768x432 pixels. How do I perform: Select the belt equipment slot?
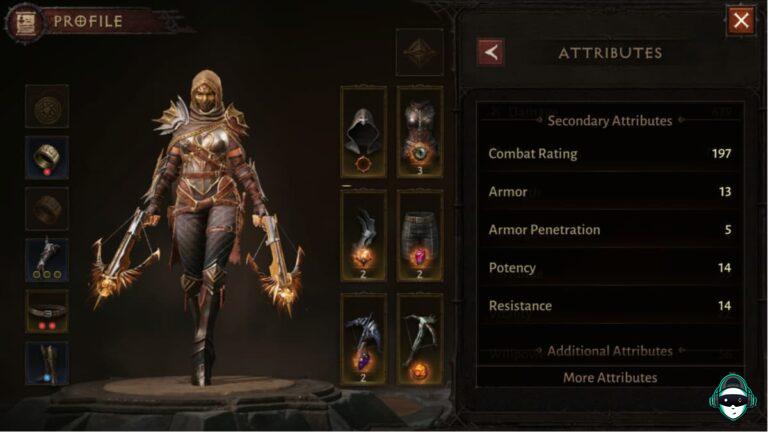[47, 311]
